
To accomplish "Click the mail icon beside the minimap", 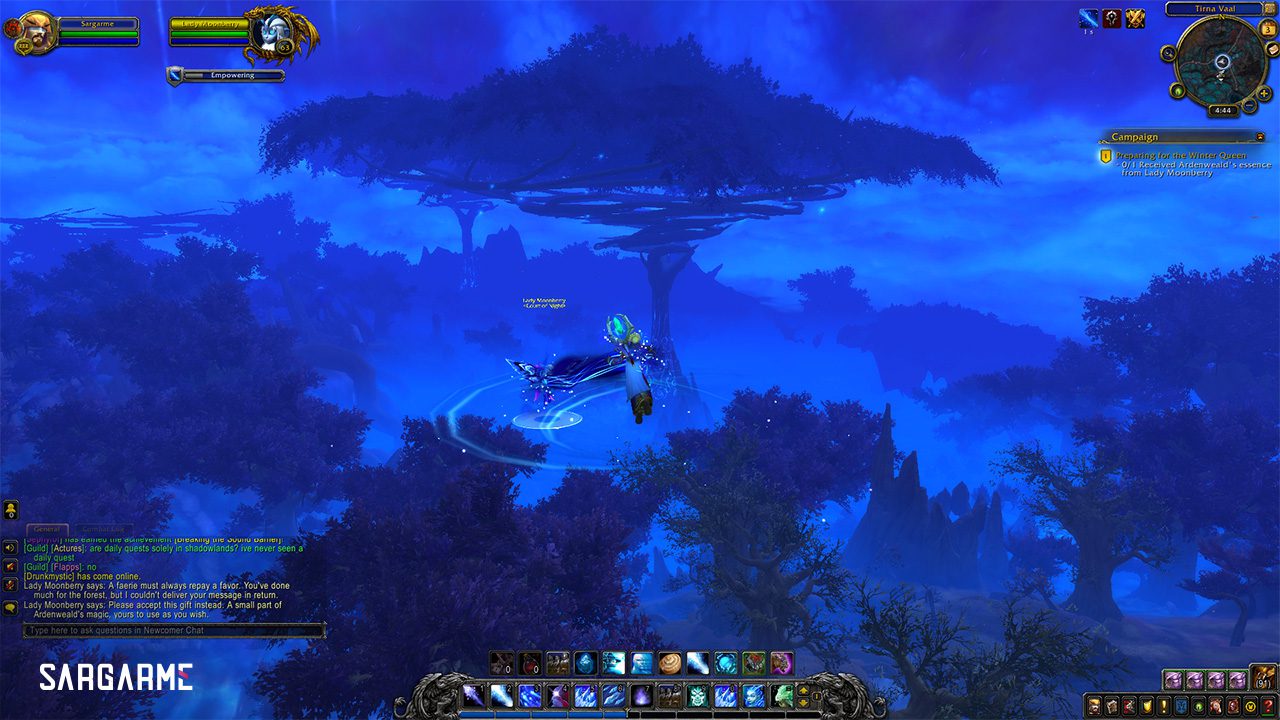I will [1273, 49].
